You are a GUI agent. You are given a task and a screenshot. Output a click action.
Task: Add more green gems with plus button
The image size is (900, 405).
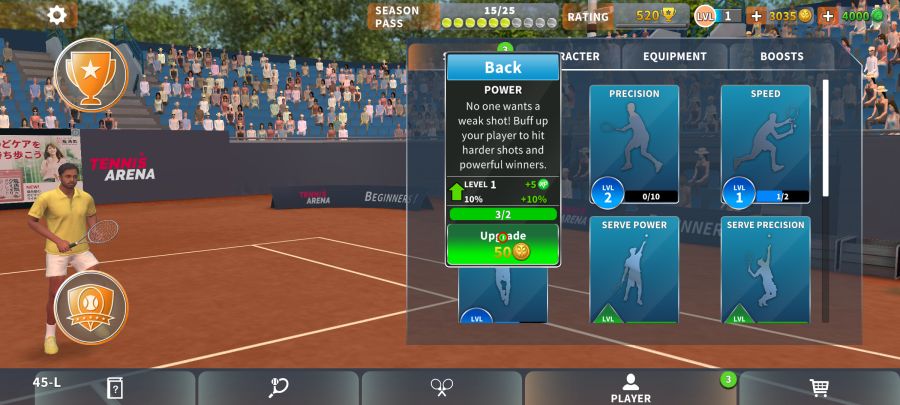(828, 16)
